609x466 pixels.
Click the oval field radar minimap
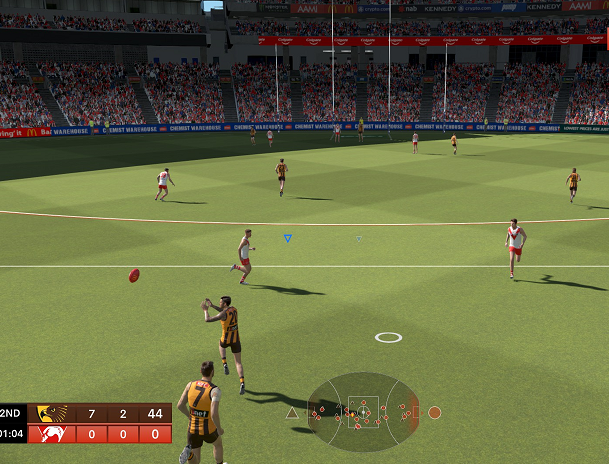[363, 411]
